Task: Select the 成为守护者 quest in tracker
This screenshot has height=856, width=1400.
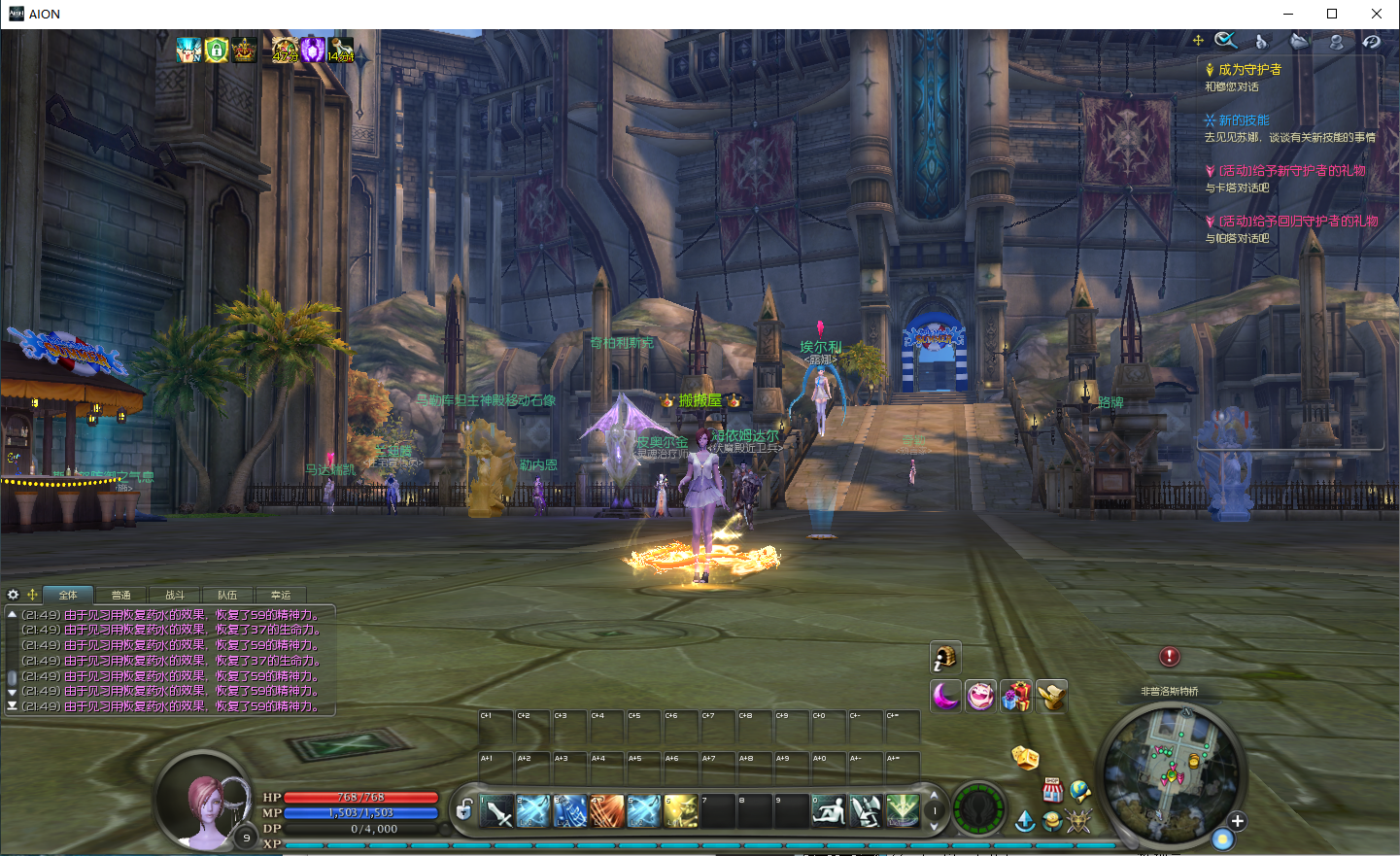Action: [1249, 70]
